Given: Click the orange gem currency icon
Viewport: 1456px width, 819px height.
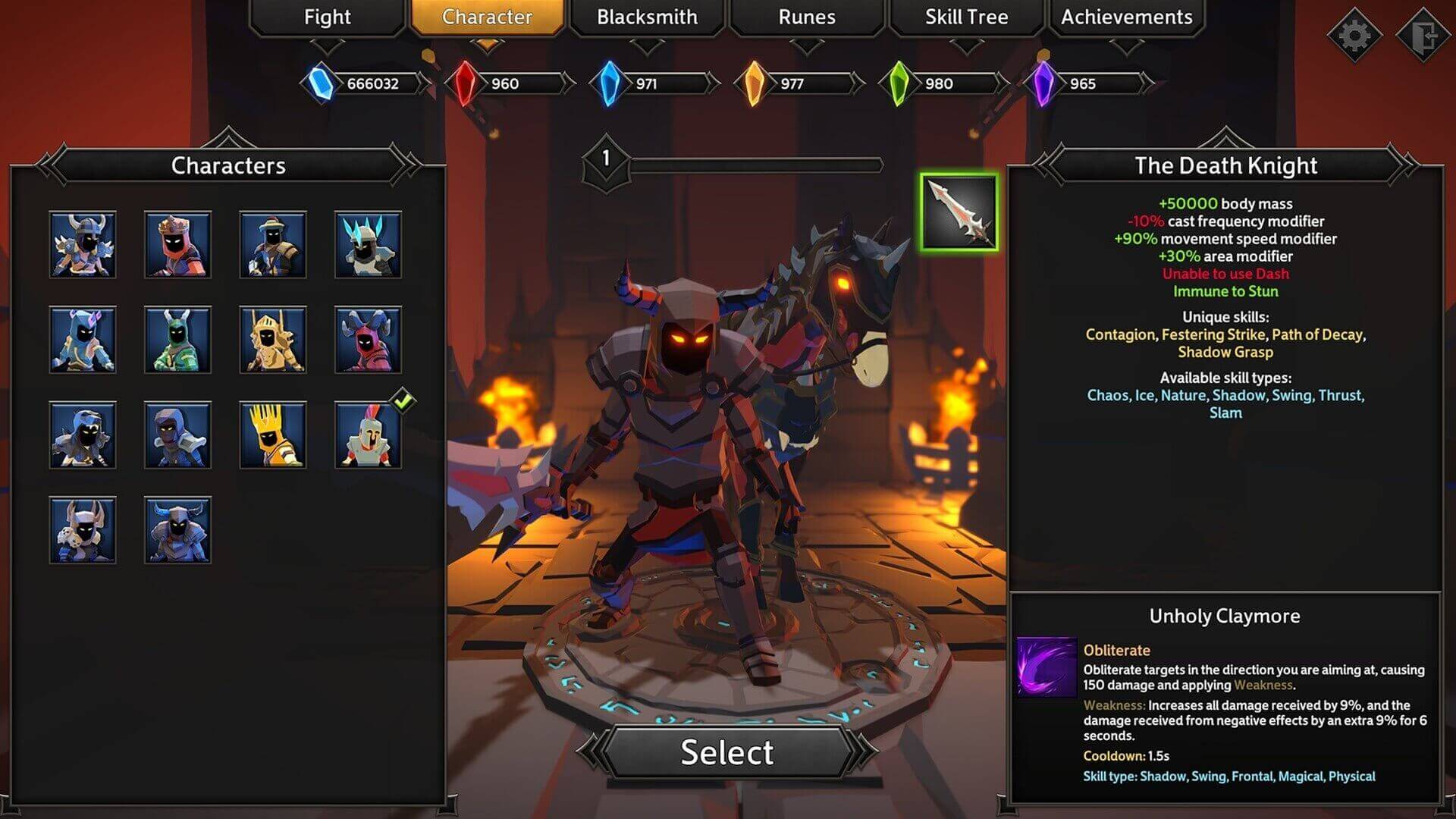Looking at the screenshot, I should click(755, 80).
